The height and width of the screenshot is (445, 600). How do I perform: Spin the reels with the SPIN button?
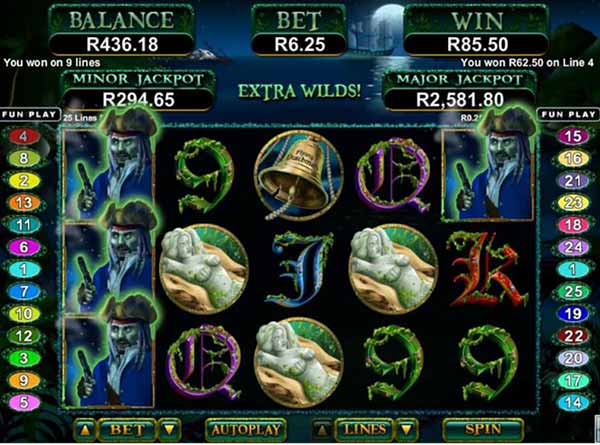pyautogui.click(x=485, y=429)
